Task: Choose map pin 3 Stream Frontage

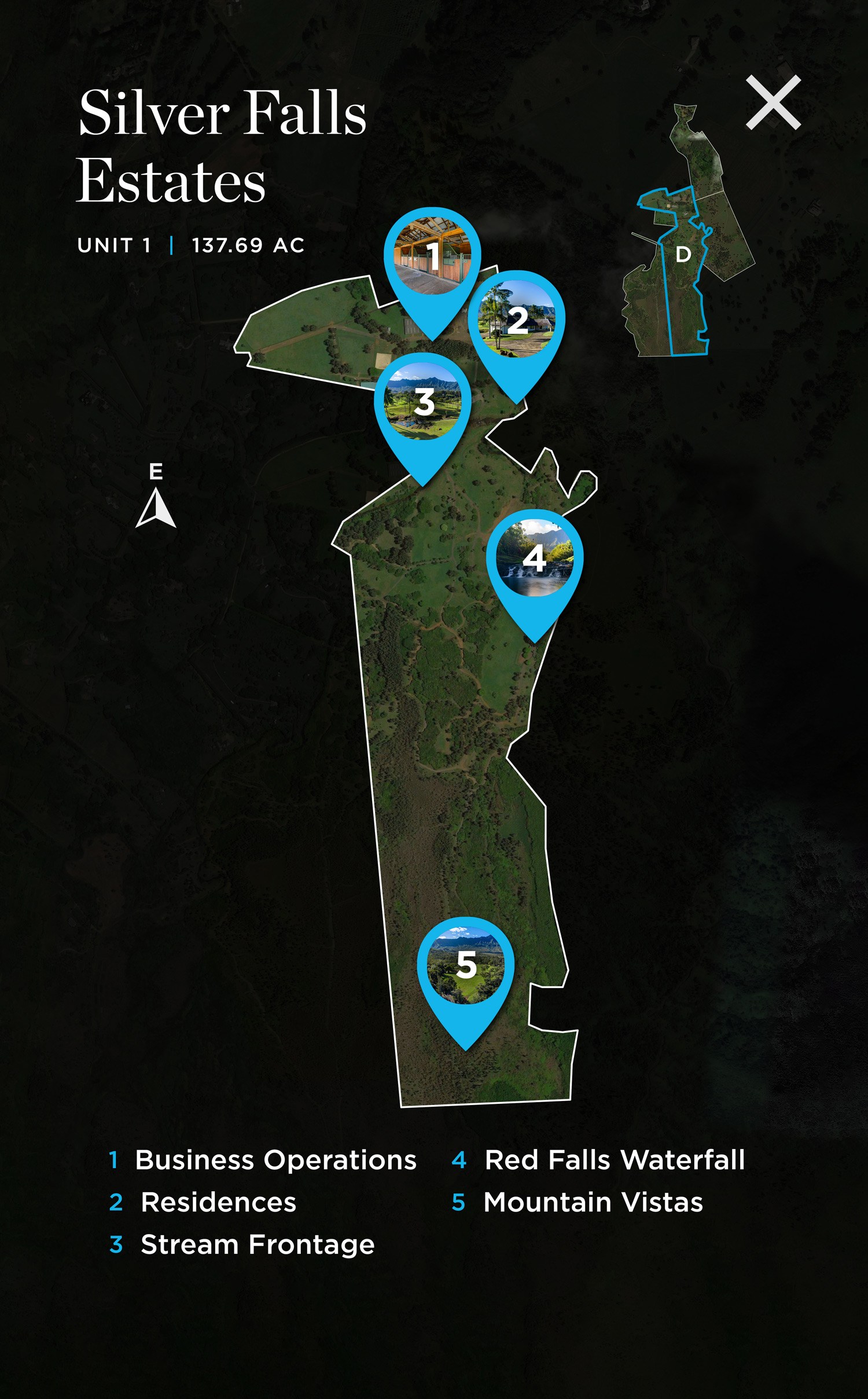Action: (x=423, y=402)
